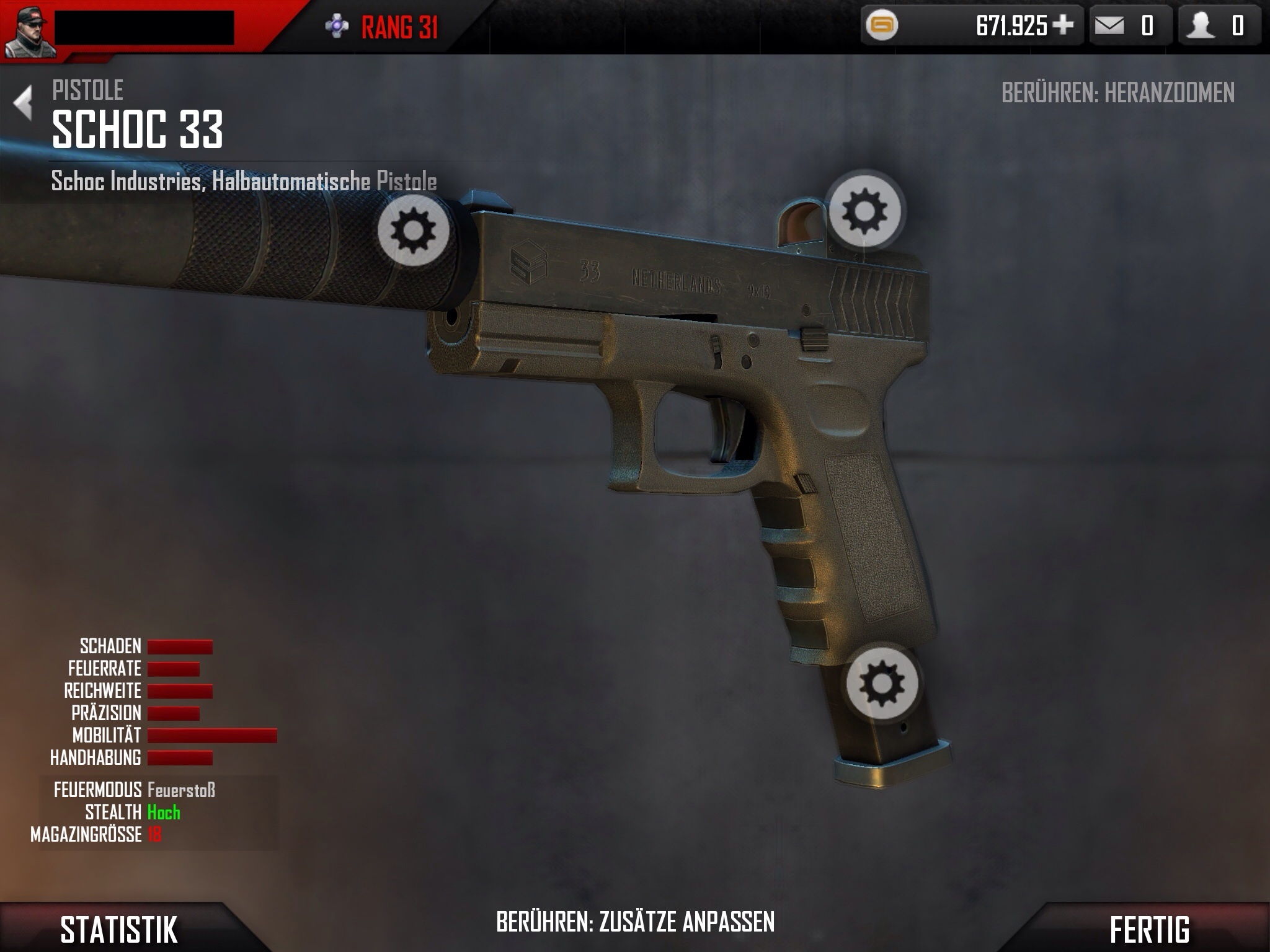The height and width of the screenshot is (952, 1270).
Task: Open the Statistik panel
Action: coord(119,929)
